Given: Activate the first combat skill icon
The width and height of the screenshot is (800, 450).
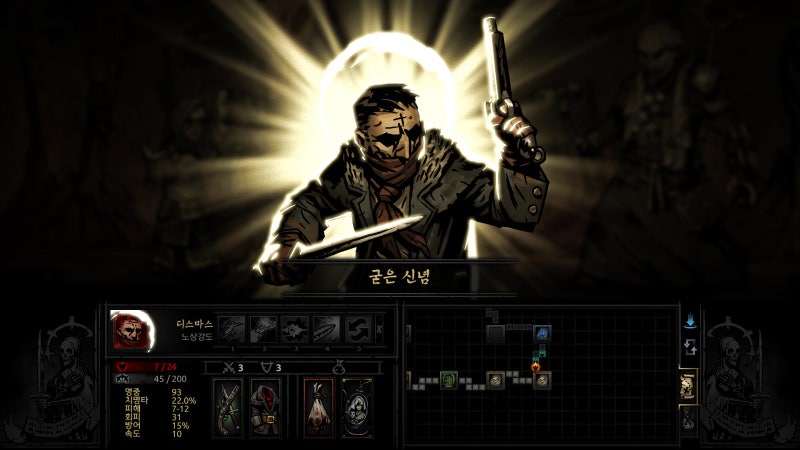Looking at the screenshot, I should click(232, 329).
